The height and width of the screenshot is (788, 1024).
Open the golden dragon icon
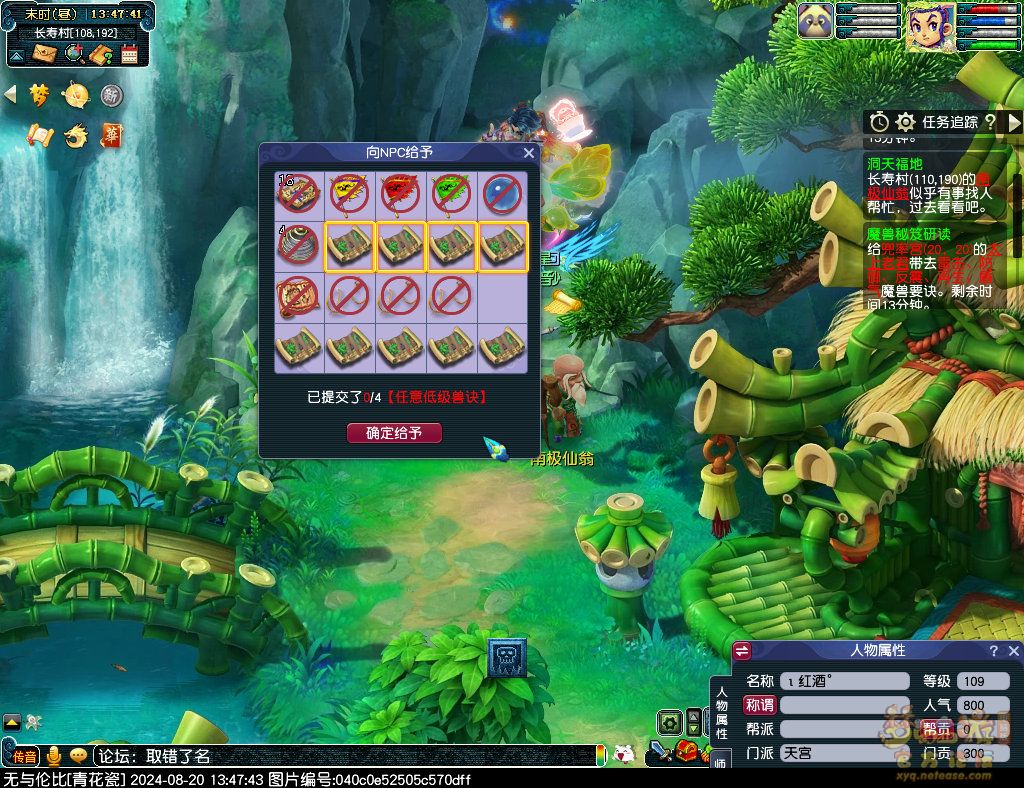[x=76, y=135]
